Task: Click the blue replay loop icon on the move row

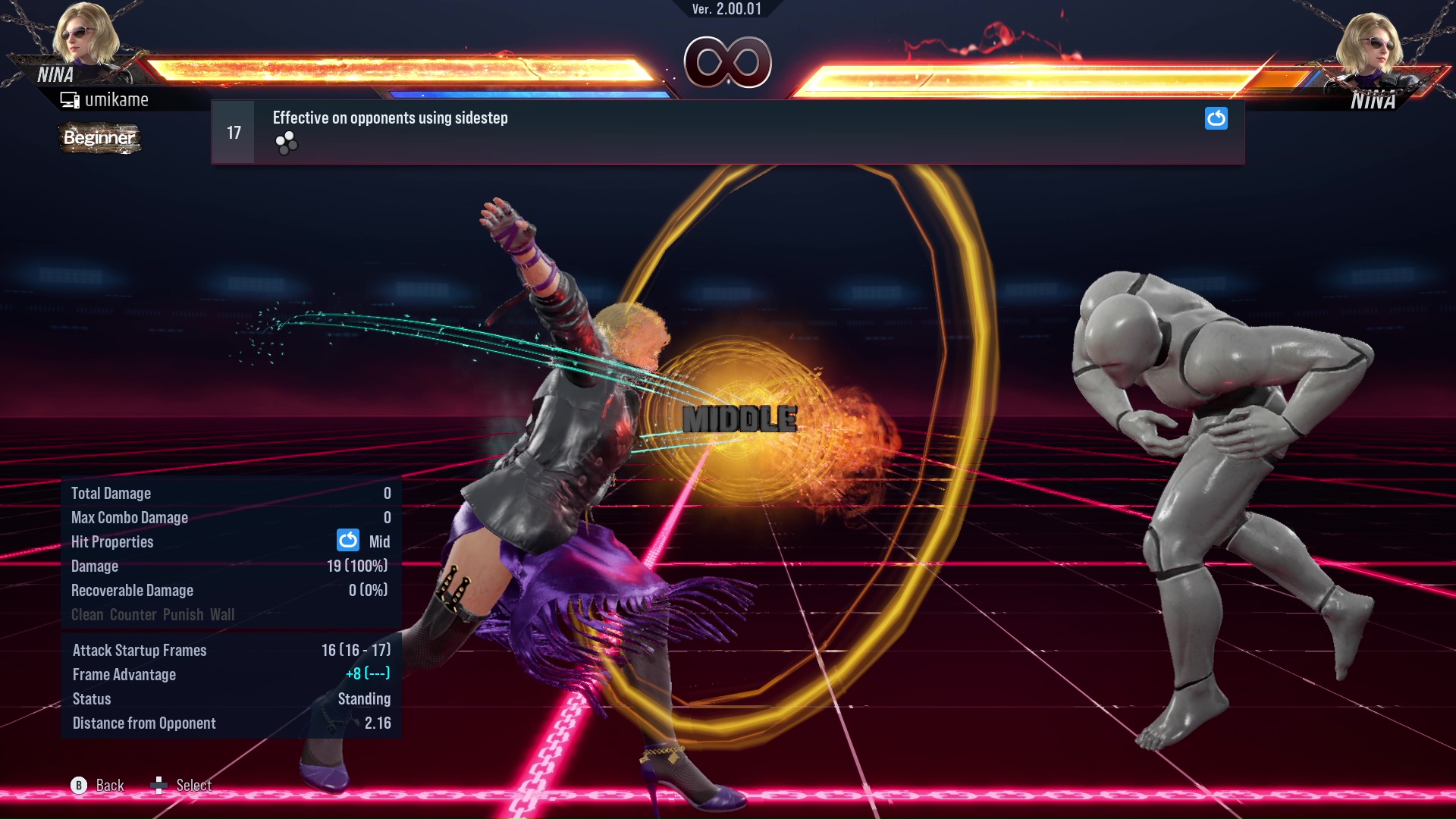Action: click(x=1216, y=118)
